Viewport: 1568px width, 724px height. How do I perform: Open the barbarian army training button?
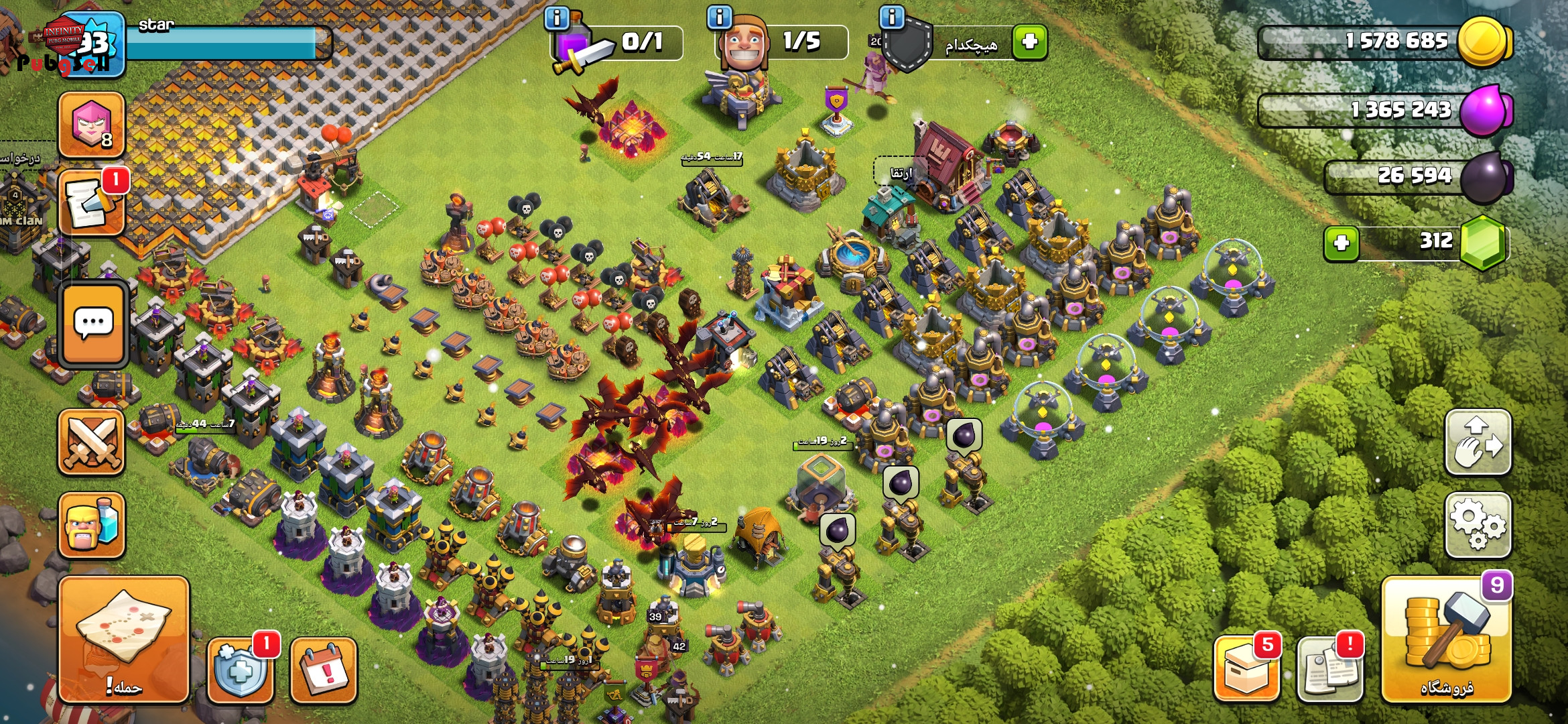click(x=92, y=525)
